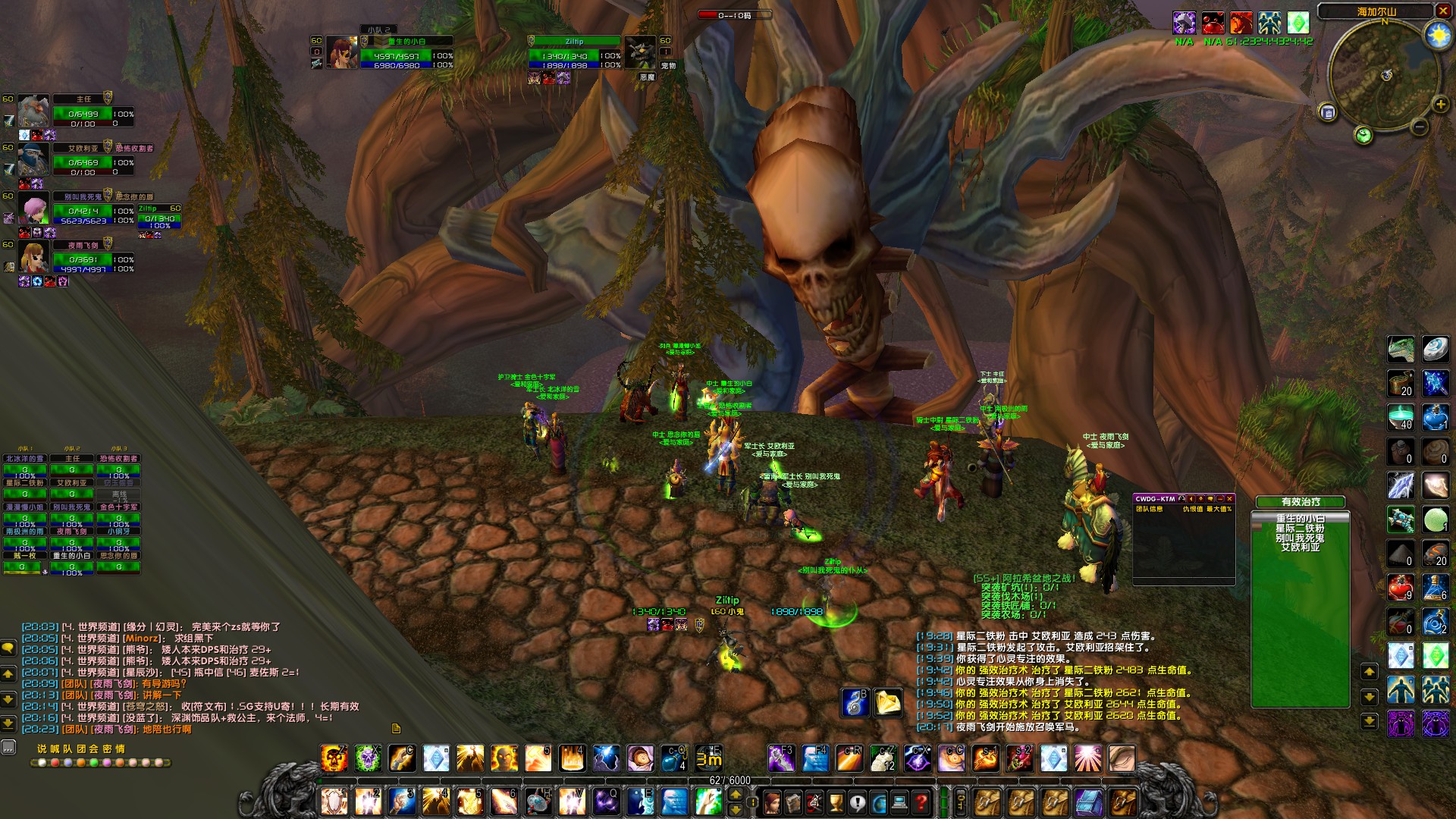Select the 队 party chat tab
This screenshot has height=819, width=1456.
pyautogui.click(x=68, y=748)
